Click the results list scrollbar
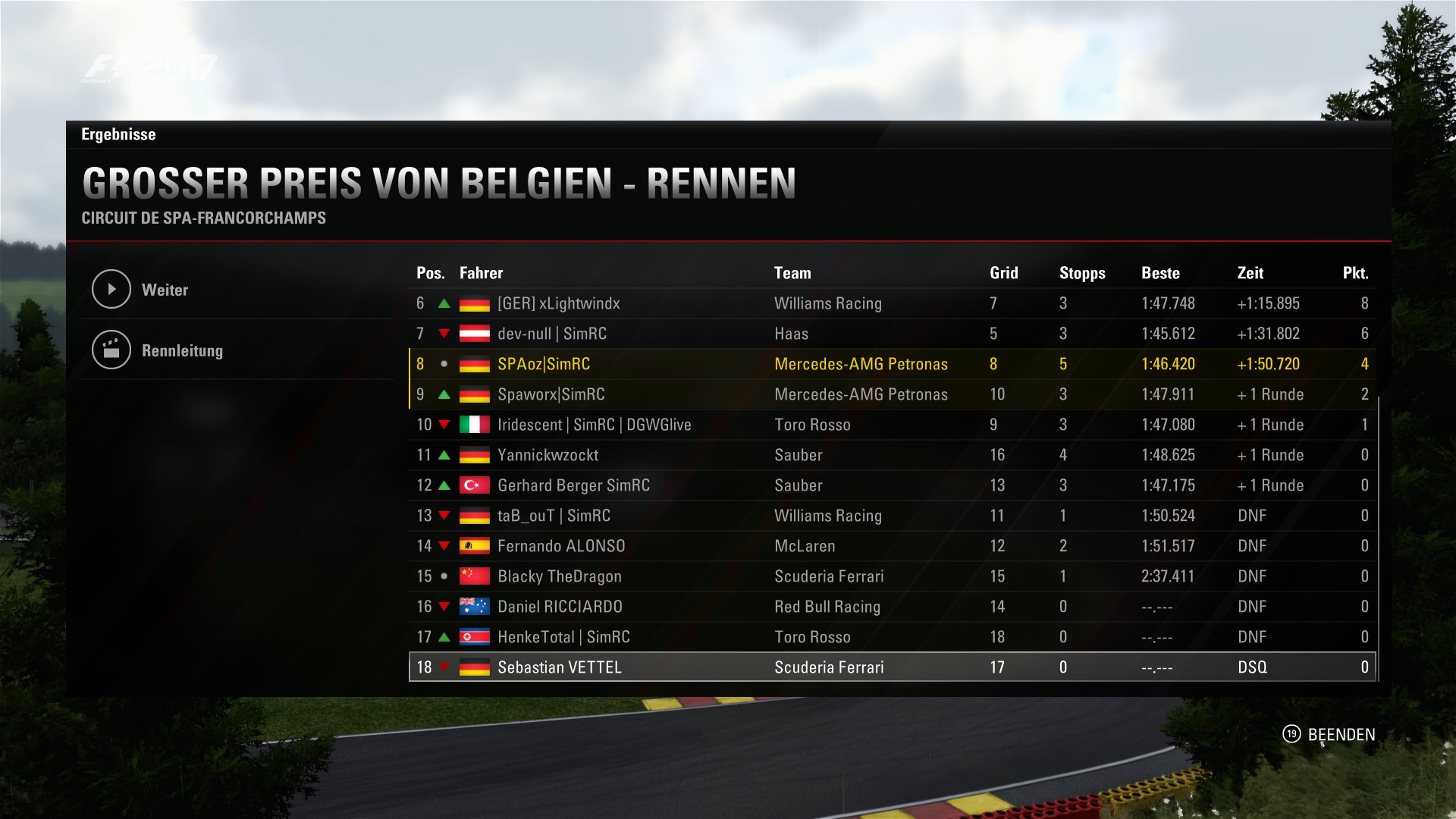1456x819 pixels. point(1378,531)
